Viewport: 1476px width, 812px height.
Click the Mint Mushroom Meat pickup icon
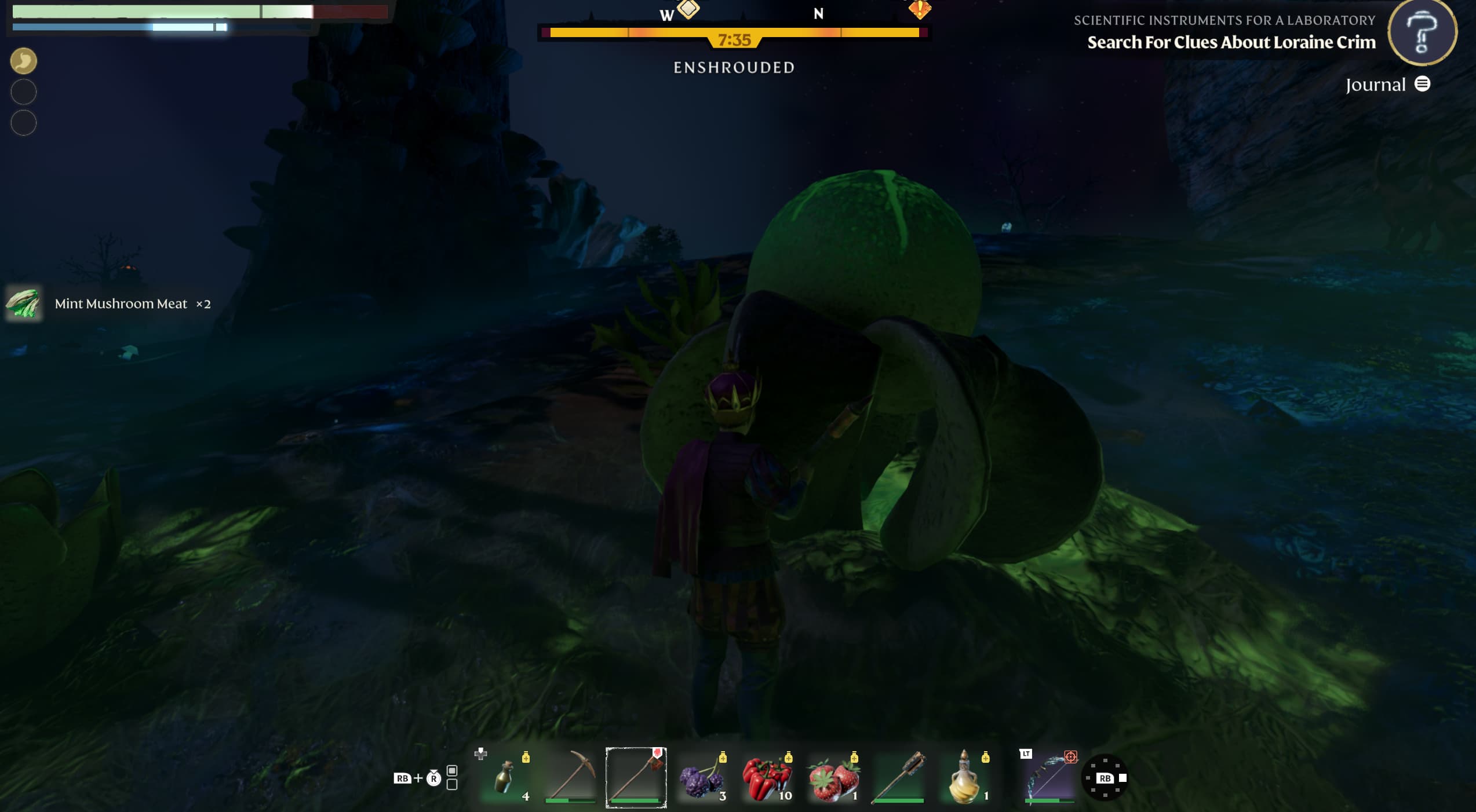pyautogui.click(x=23, y=303)
